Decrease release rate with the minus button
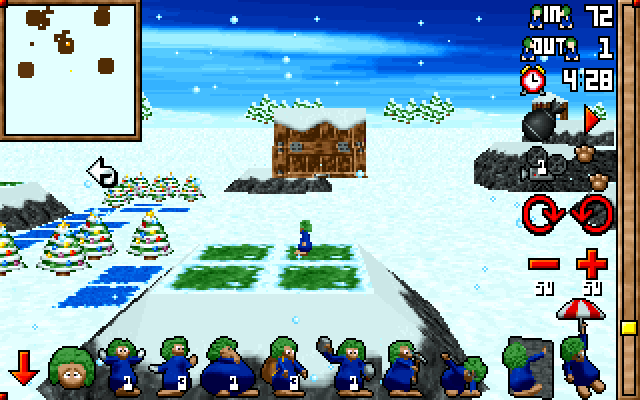 tap(544, 266)
